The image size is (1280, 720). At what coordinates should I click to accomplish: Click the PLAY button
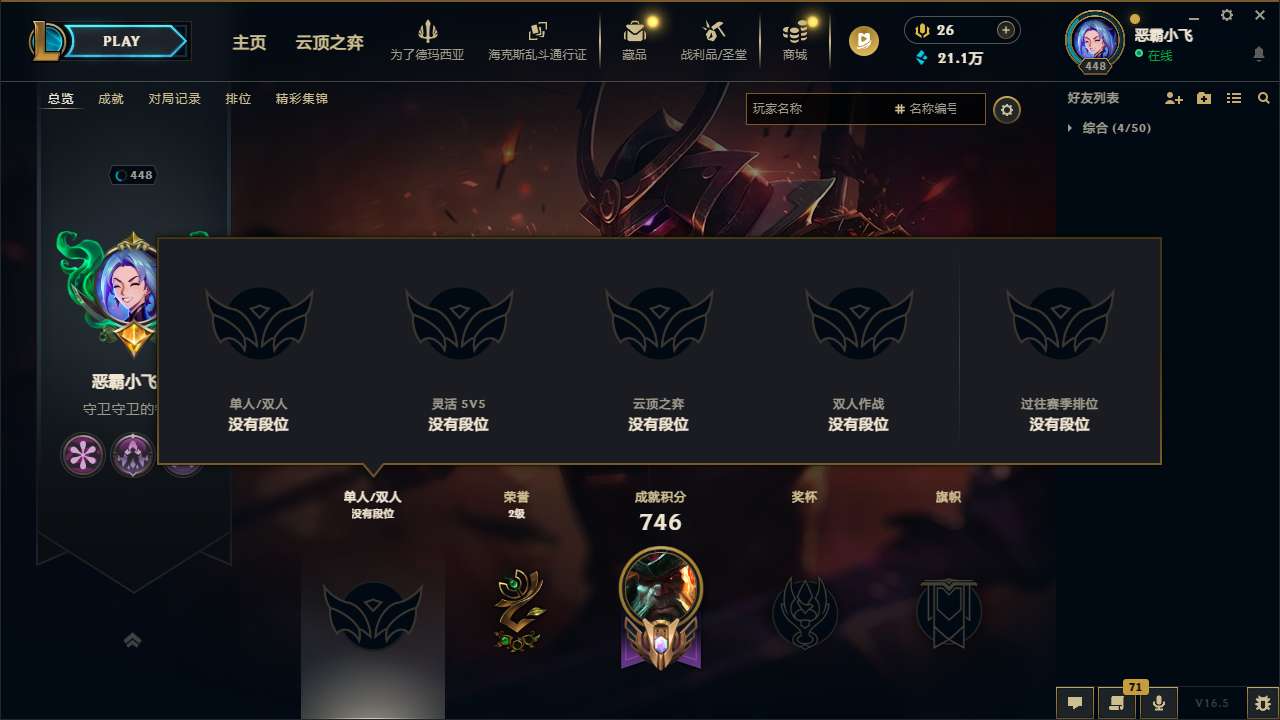(122, 41)
